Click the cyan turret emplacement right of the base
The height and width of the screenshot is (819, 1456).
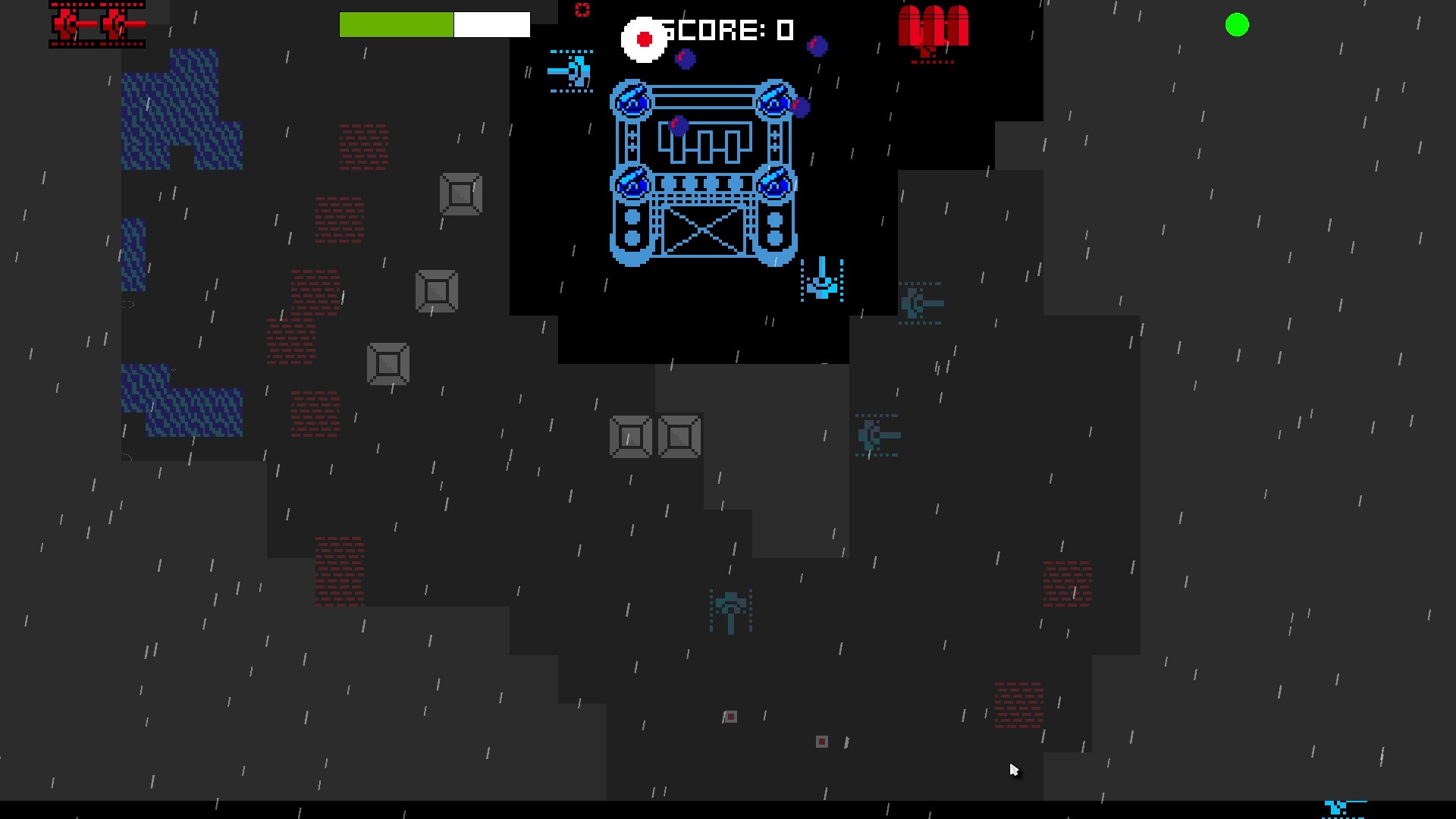click(x=821, y=281)
